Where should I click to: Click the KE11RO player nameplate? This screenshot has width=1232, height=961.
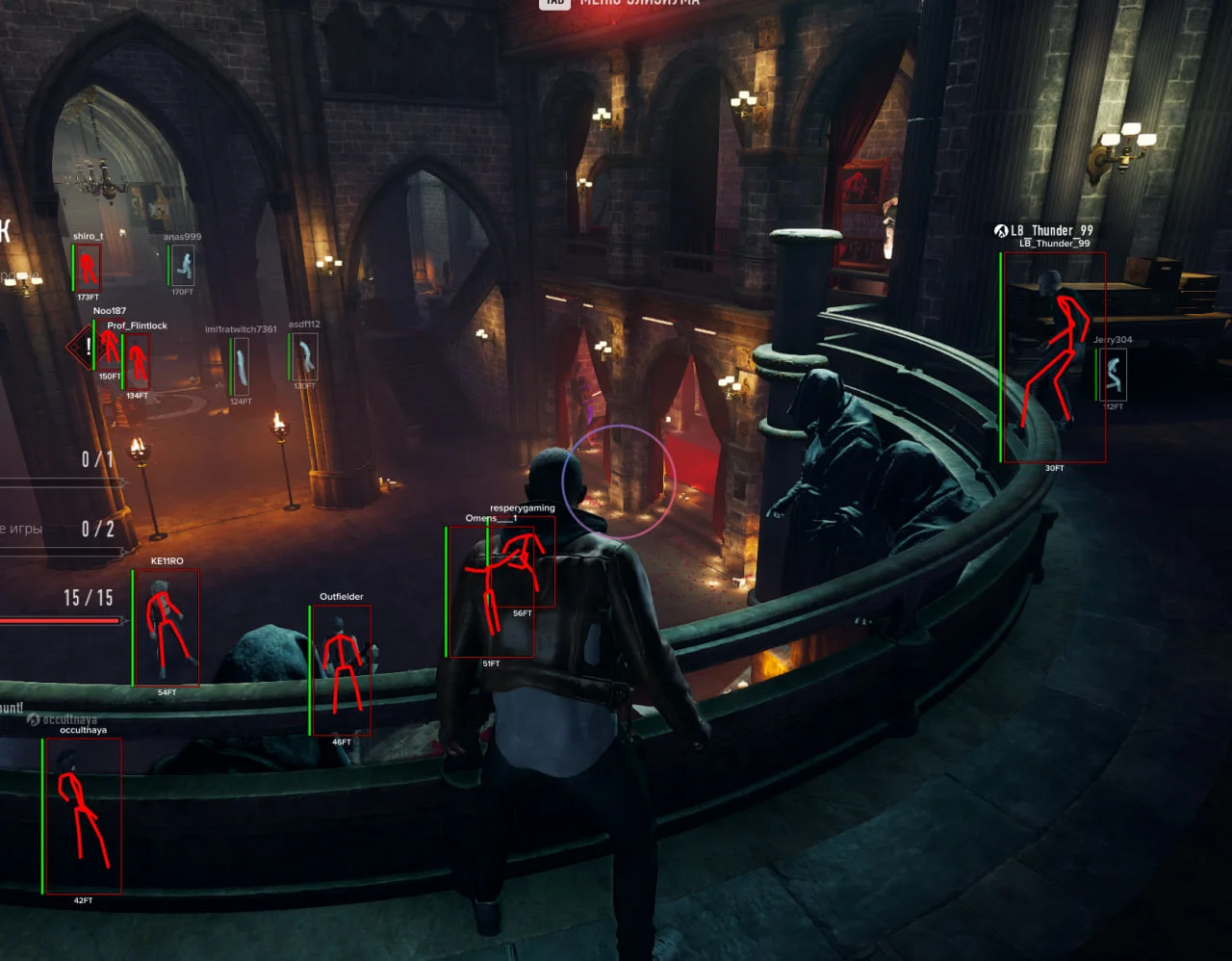tap(166, 559)
